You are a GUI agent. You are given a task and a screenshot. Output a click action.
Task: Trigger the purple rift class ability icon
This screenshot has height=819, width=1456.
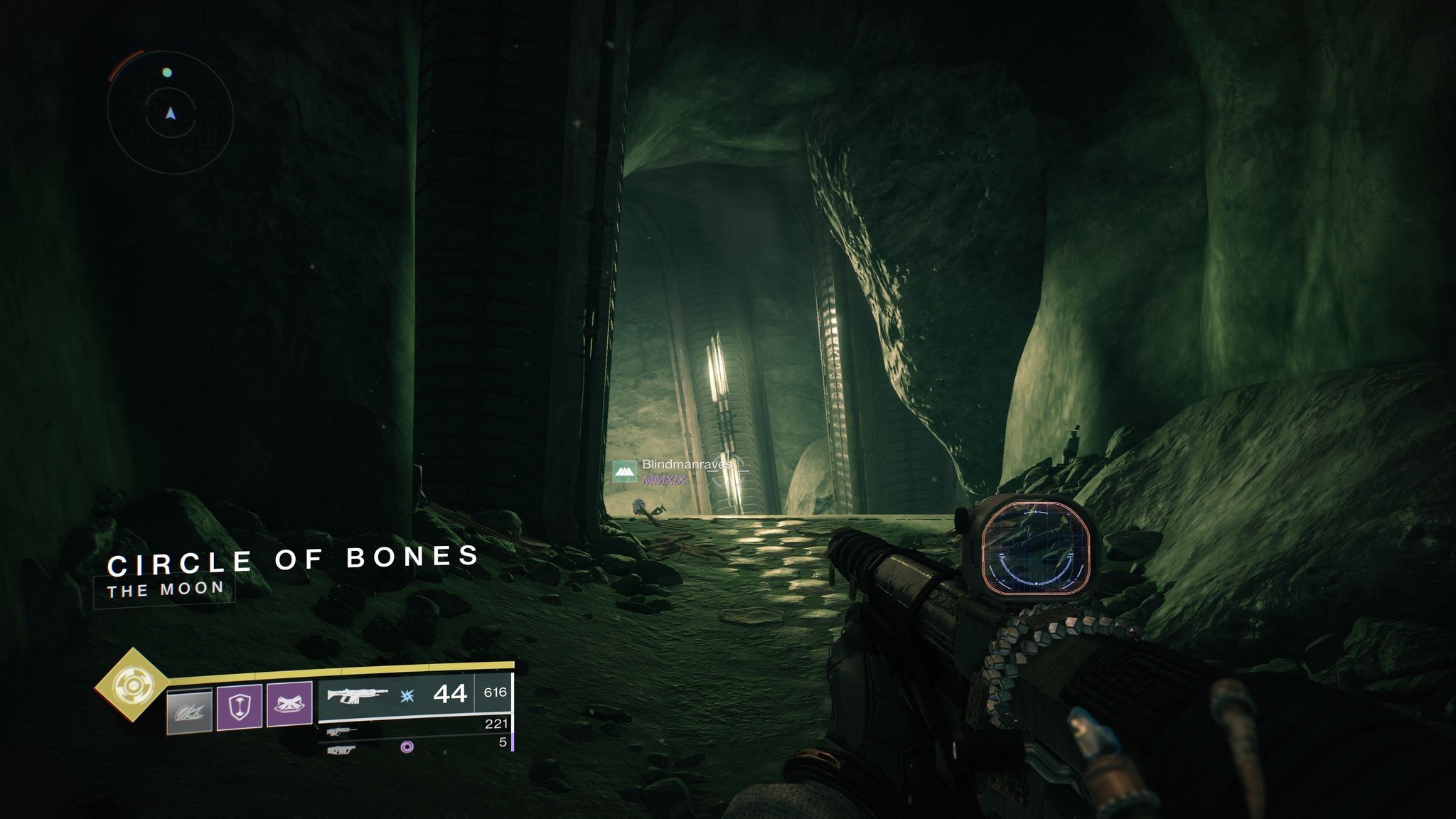pos(289,705)
